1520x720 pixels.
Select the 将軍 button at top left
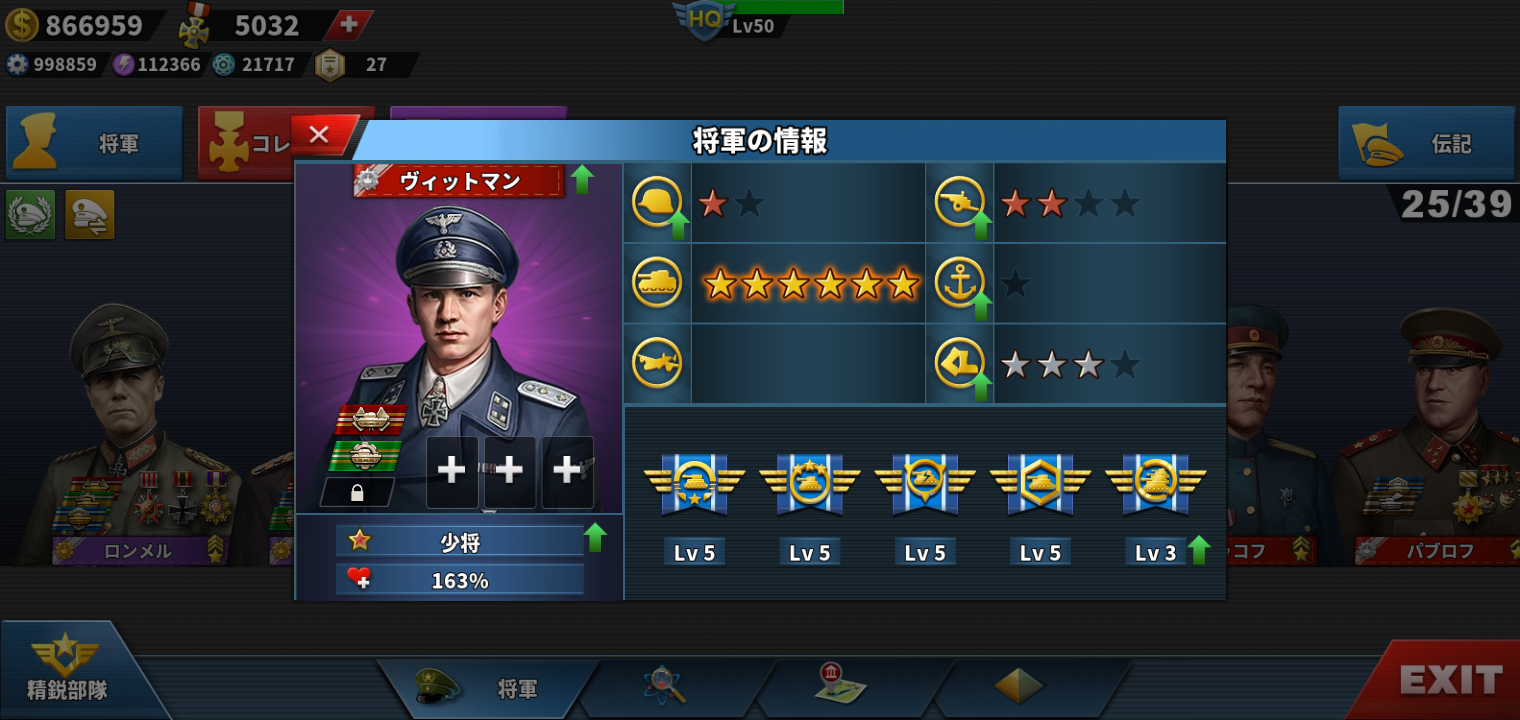tap(94, 144)
